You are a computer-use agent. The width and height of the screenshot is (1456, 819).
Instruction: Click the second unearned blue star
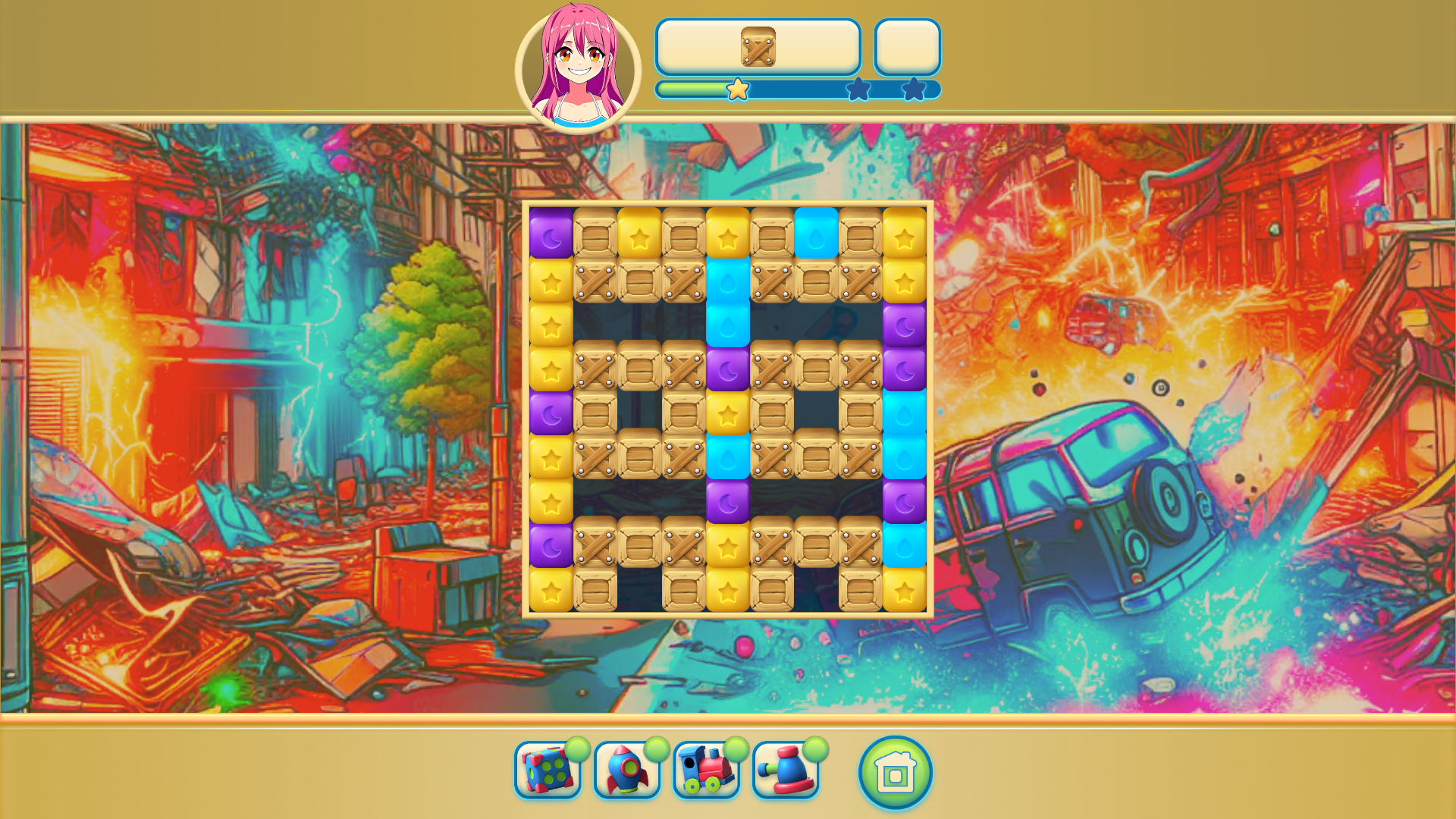[x=856, y=89]
